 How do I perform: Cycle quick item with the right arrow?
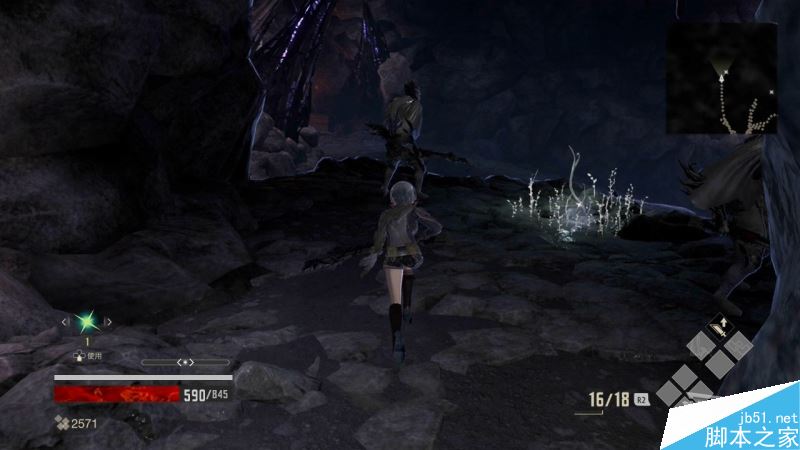coord(107,321)
